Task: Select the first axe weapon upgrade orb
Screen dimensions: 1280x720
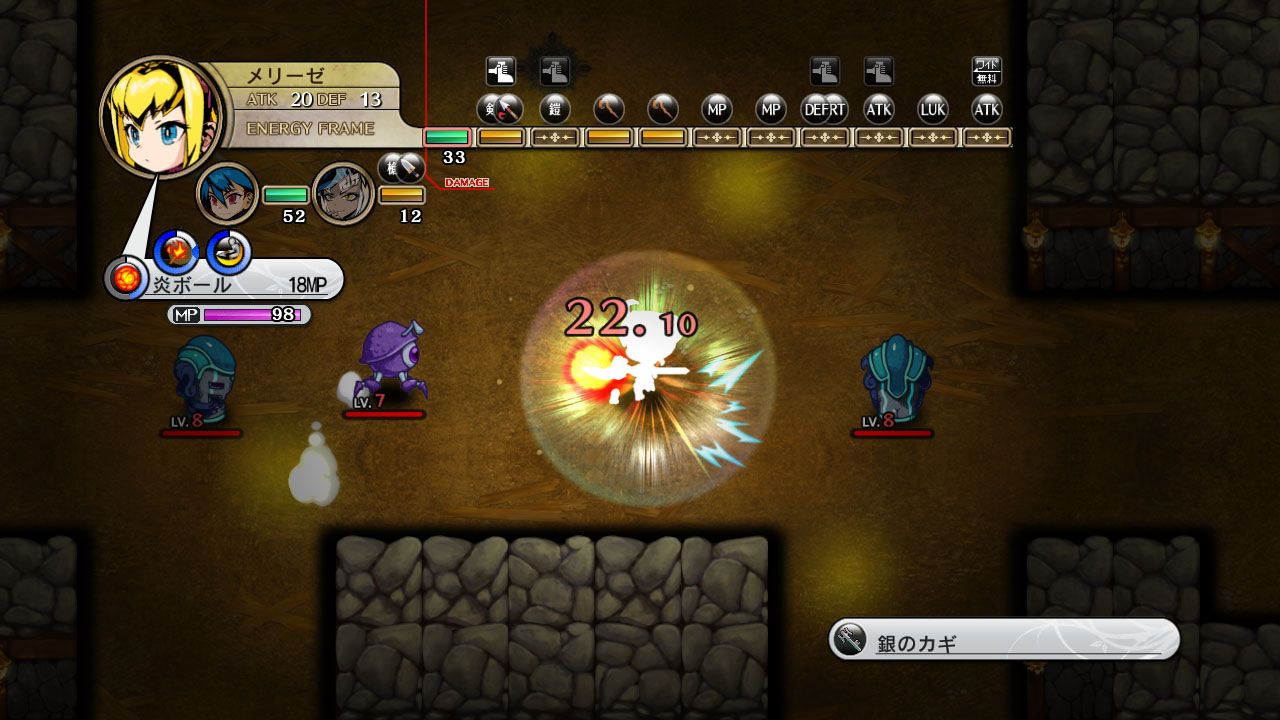Action: pyautogui.click(x=610, y=110)
